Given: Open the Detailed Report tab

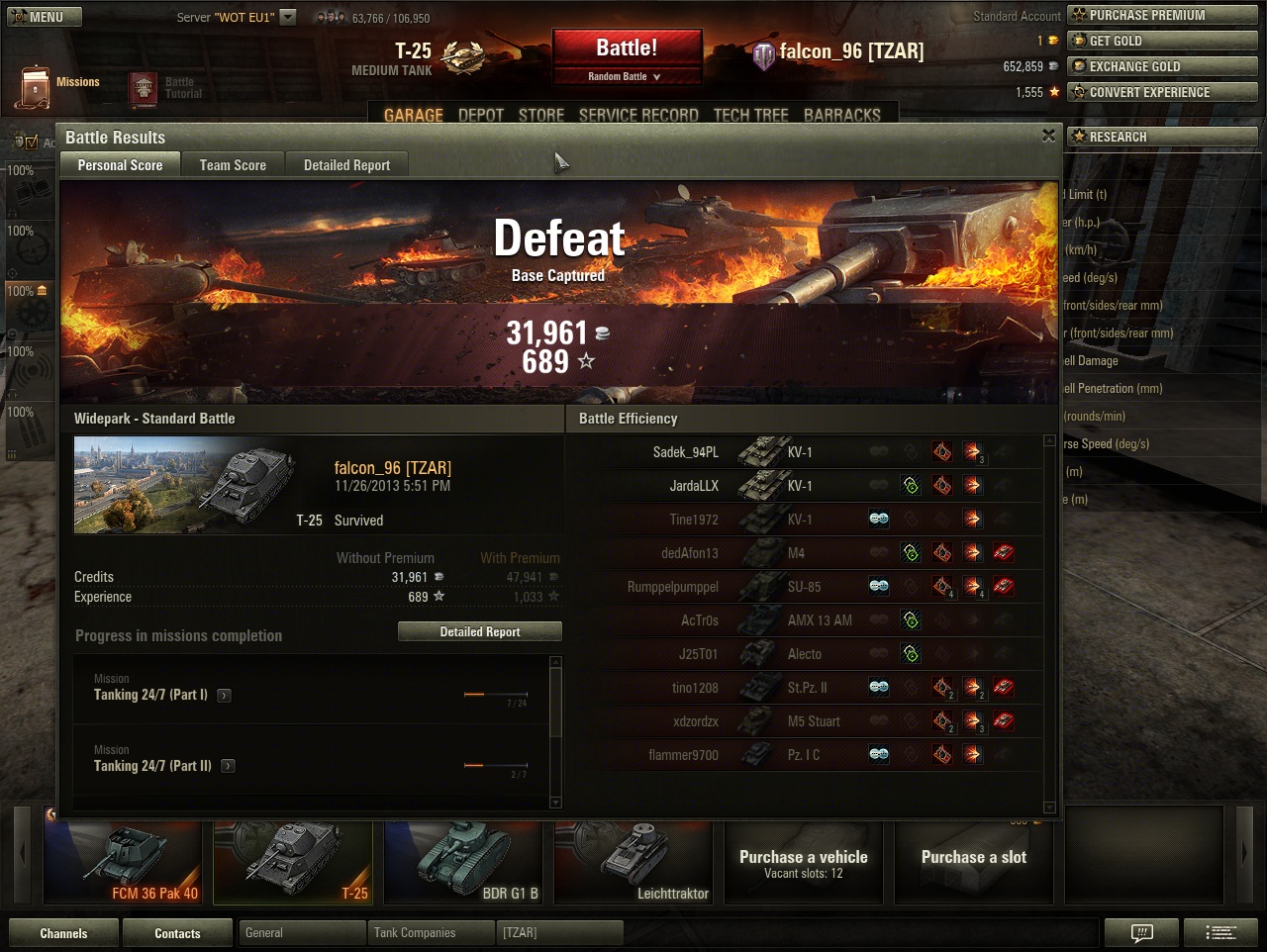Looking at the screenshot, I should [346, 165].
